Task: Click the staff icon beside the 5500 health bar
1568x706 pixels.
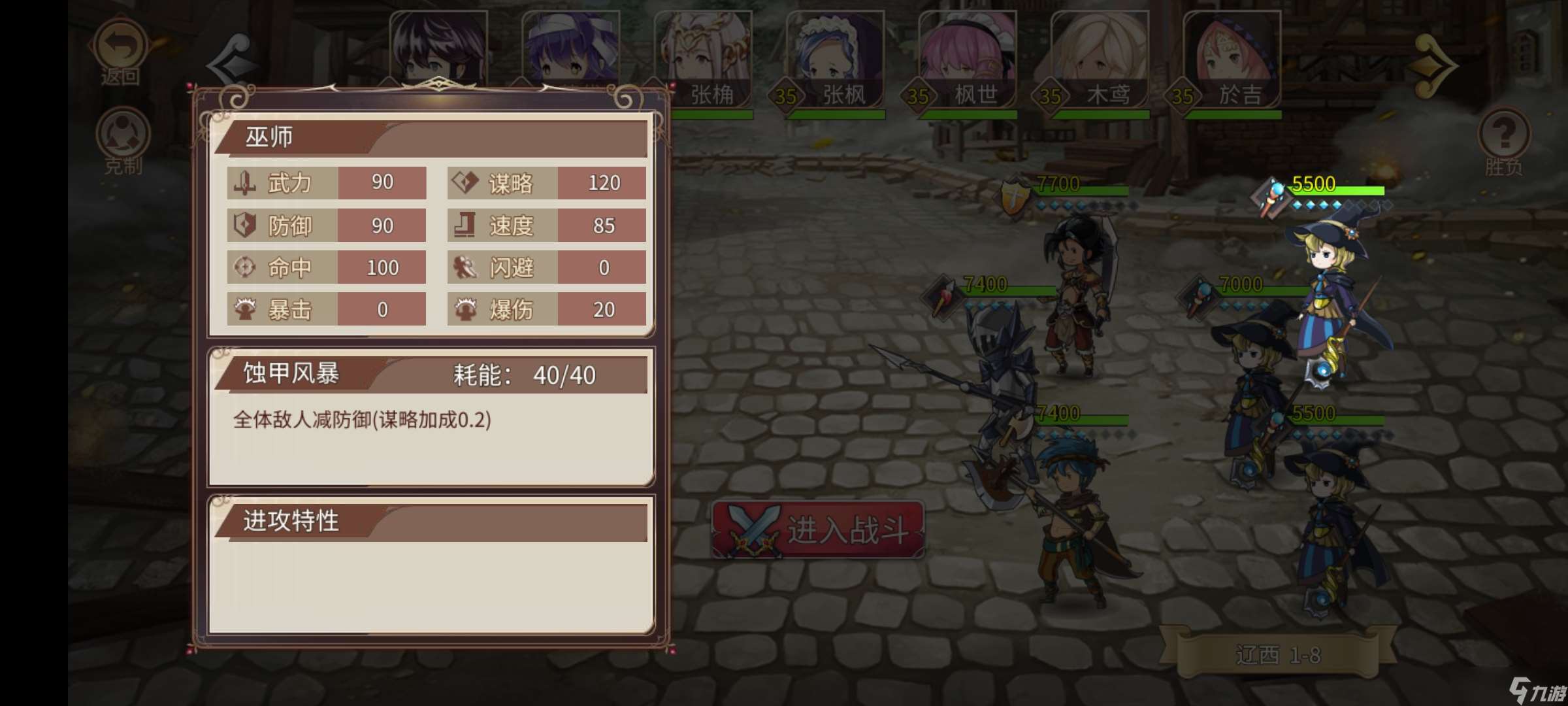Action: point(1270,194)
